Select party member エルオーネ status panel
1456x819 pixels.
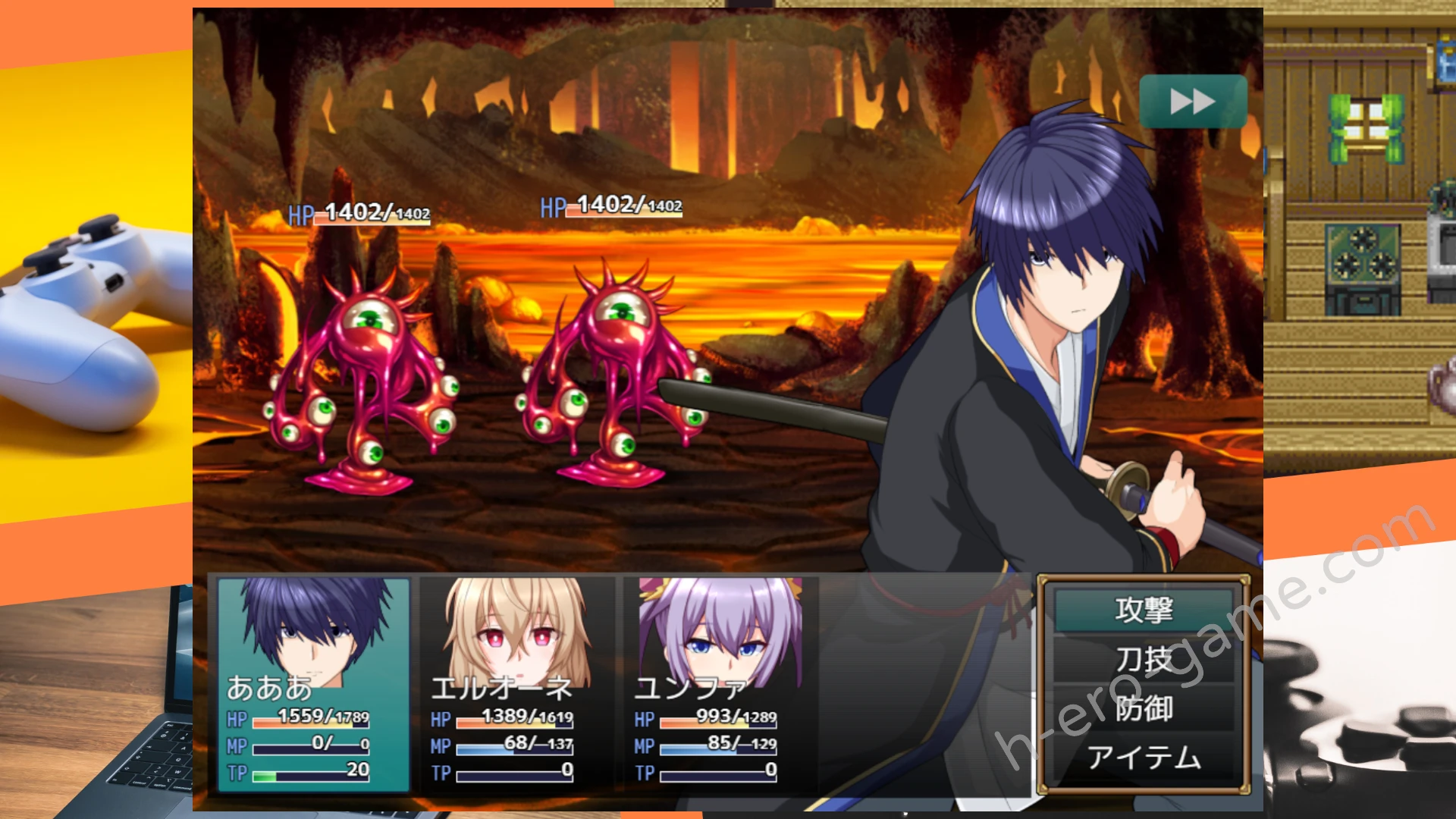point(517,684)
